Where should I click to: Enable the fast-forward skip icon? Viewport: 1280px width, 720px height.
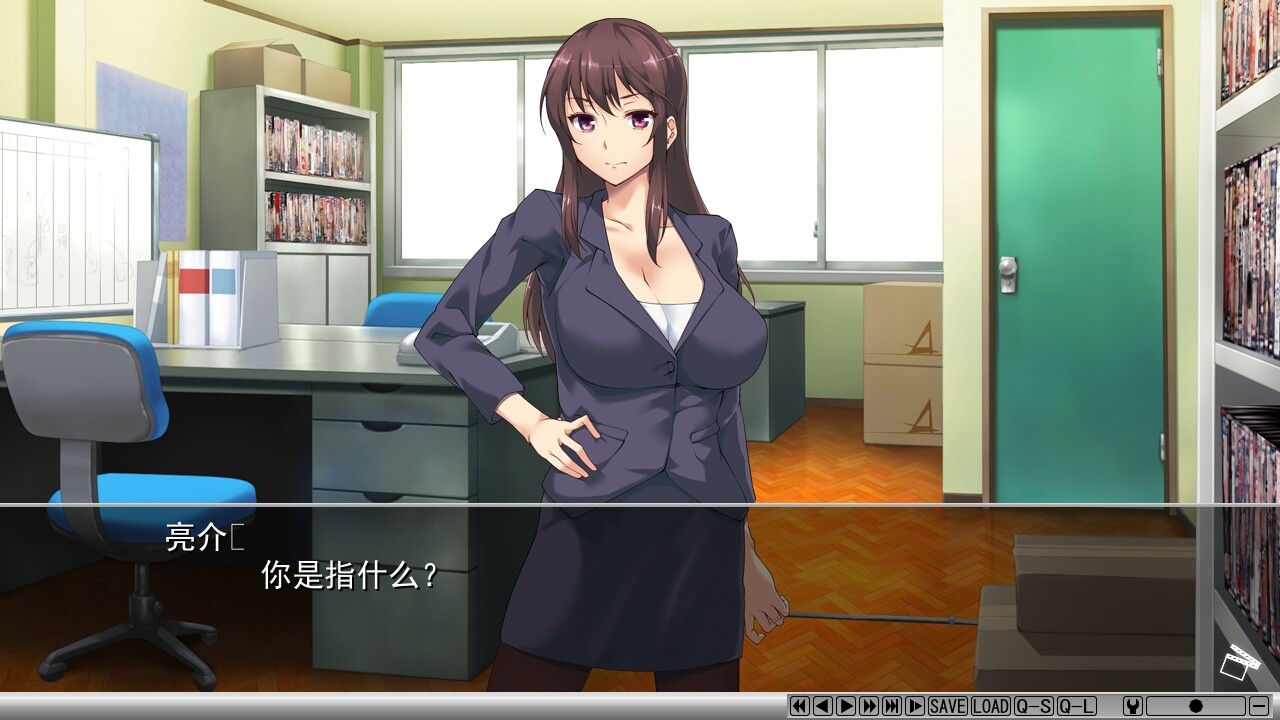(870, 707)
